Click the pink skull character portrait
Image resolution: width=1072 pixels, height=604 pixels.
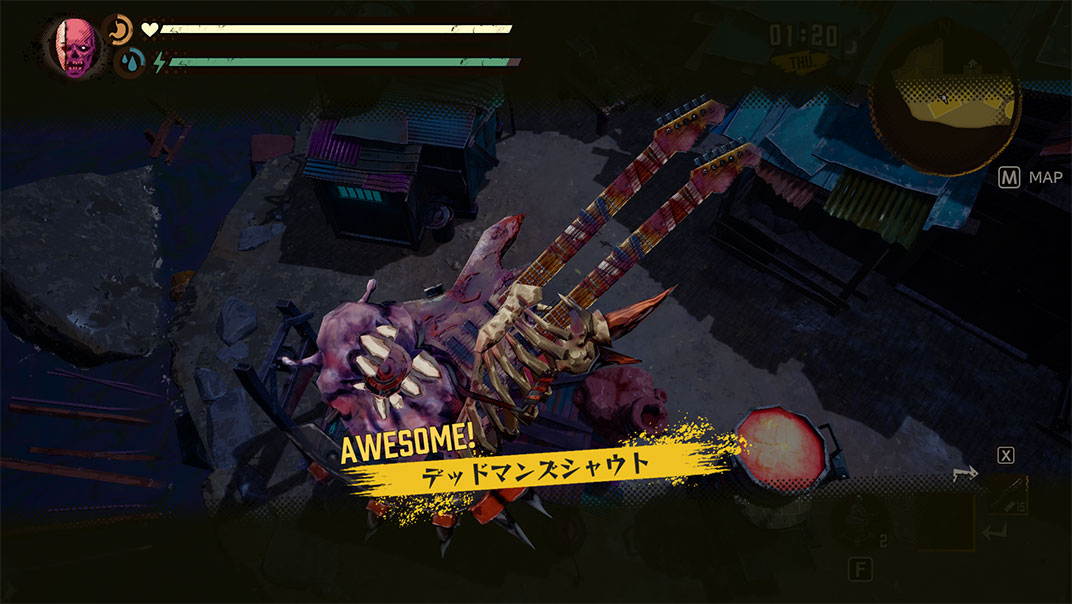coord(72,48)
